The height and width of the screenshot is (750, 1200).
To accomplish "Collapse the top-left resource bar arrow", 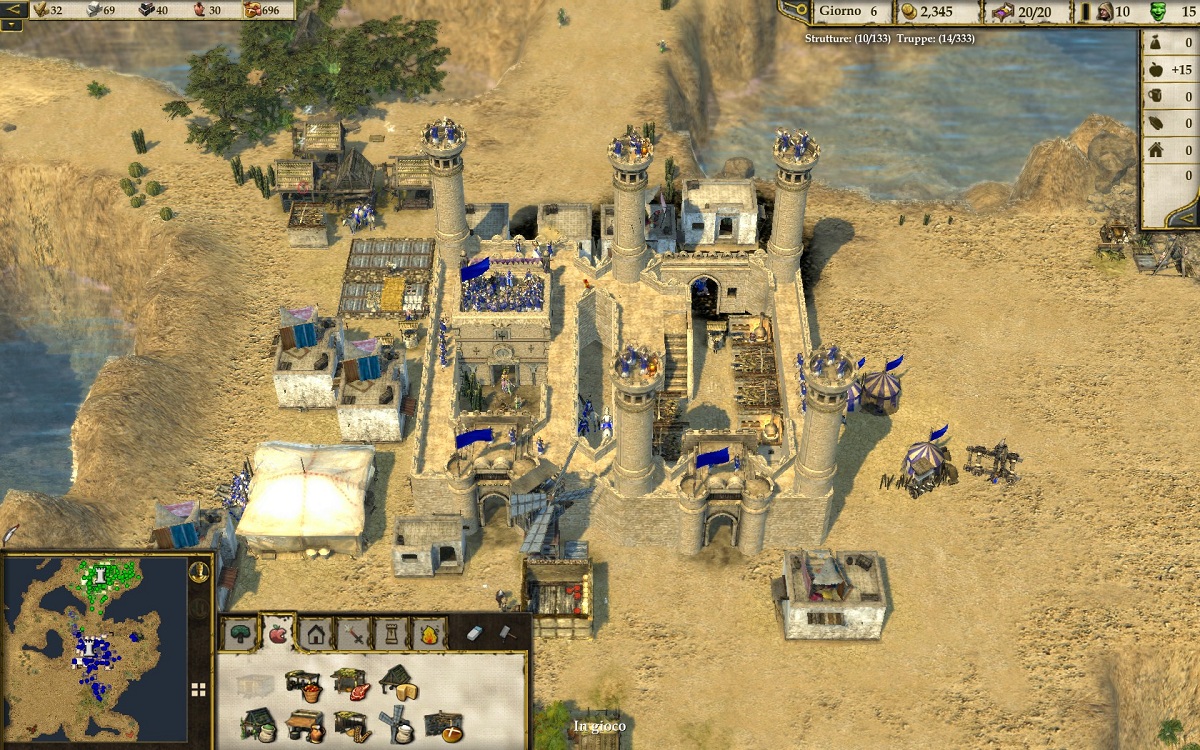I will click(x=13, y=10).
